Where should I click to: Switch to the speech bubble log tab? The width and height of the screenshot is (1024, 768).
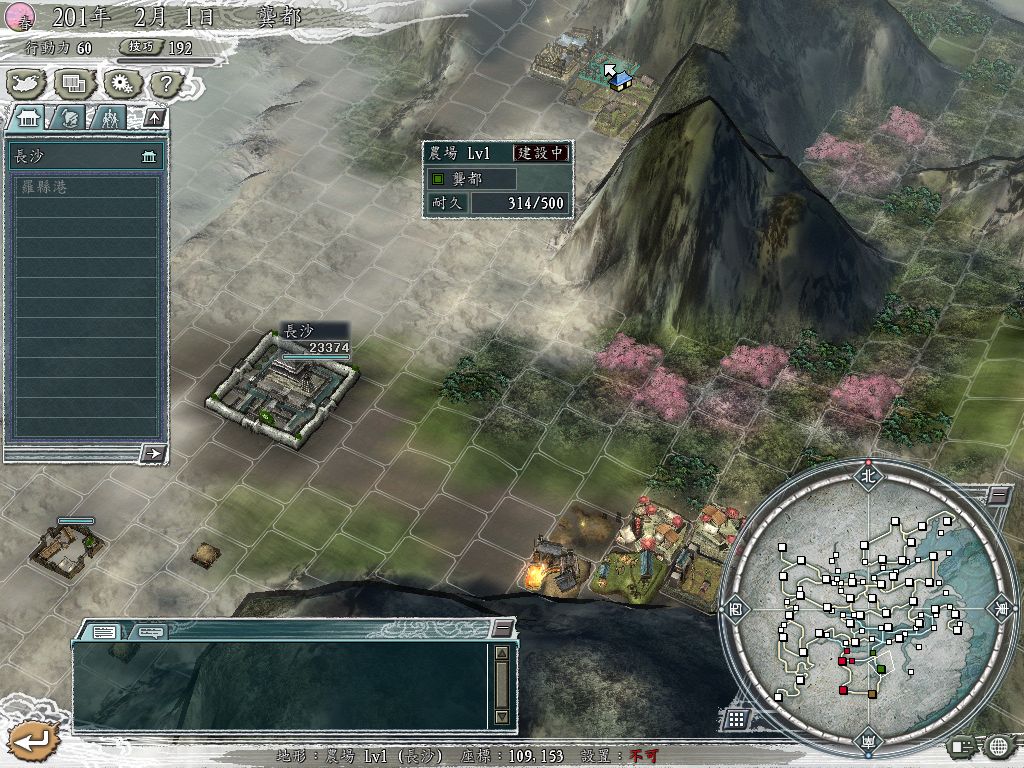point(151,631)
